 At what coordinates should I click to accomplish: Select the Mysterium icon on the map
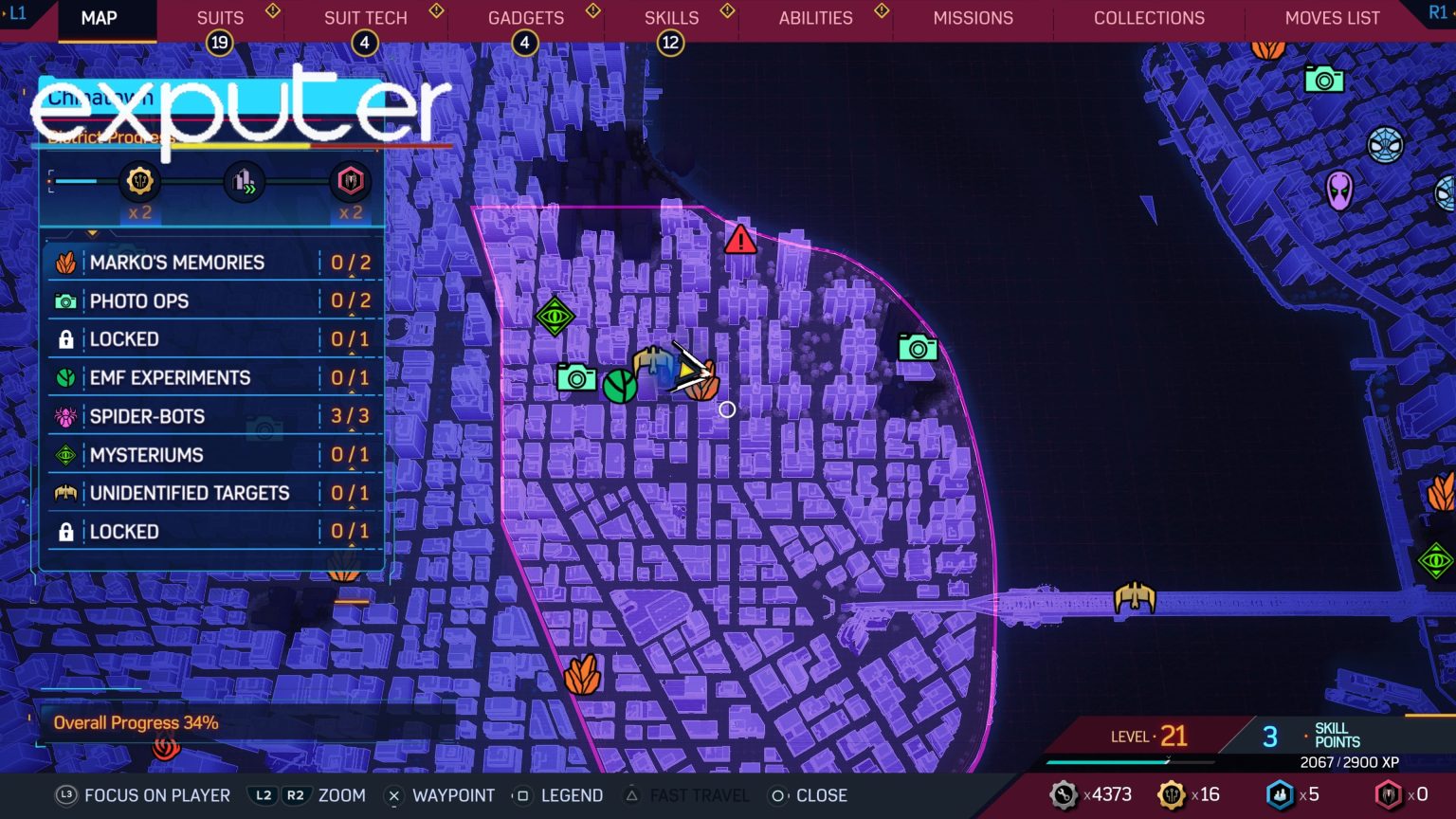point(555,316)
